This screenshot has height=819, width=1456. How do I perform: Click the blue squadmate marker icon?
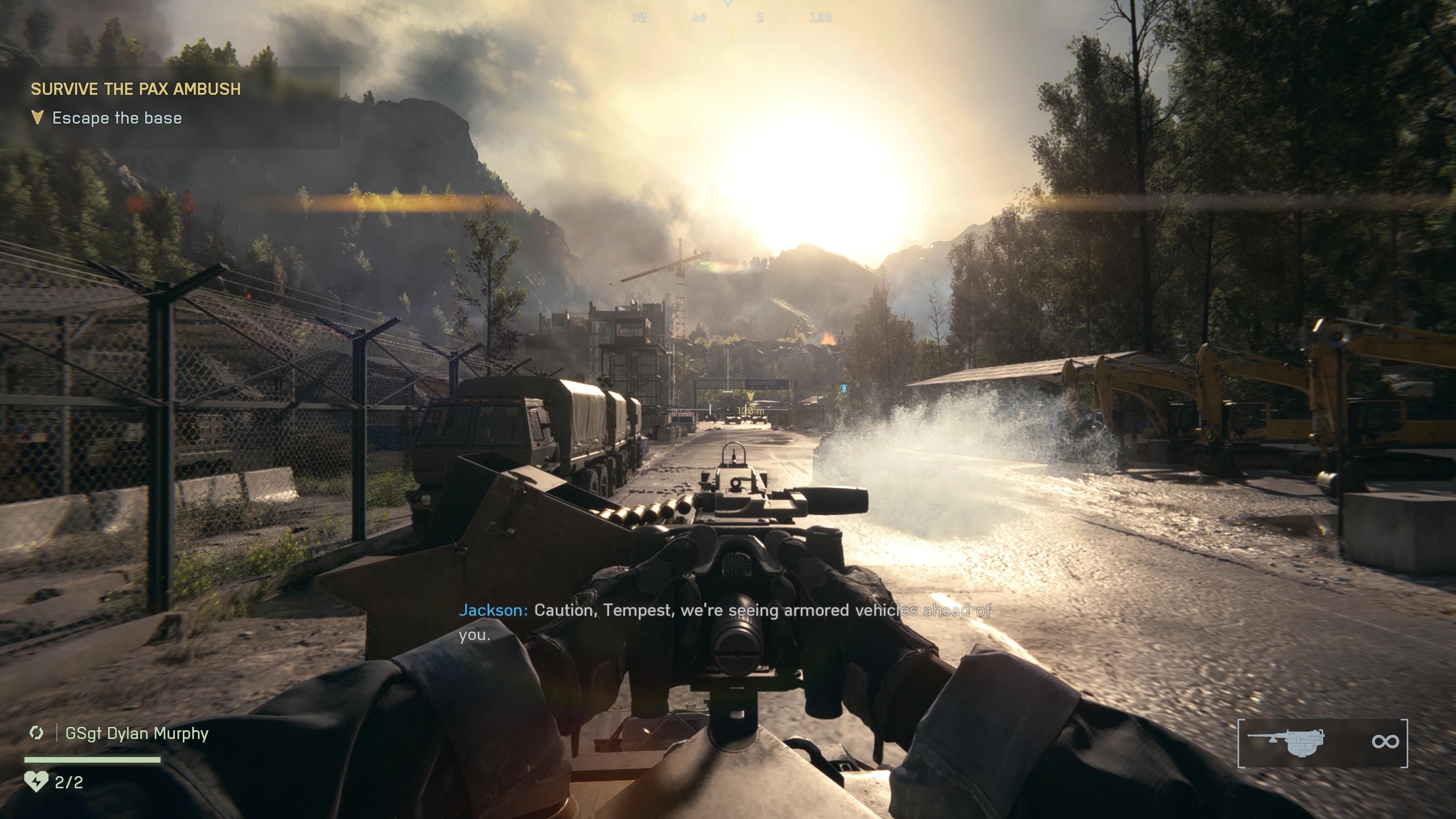point(844,388)
